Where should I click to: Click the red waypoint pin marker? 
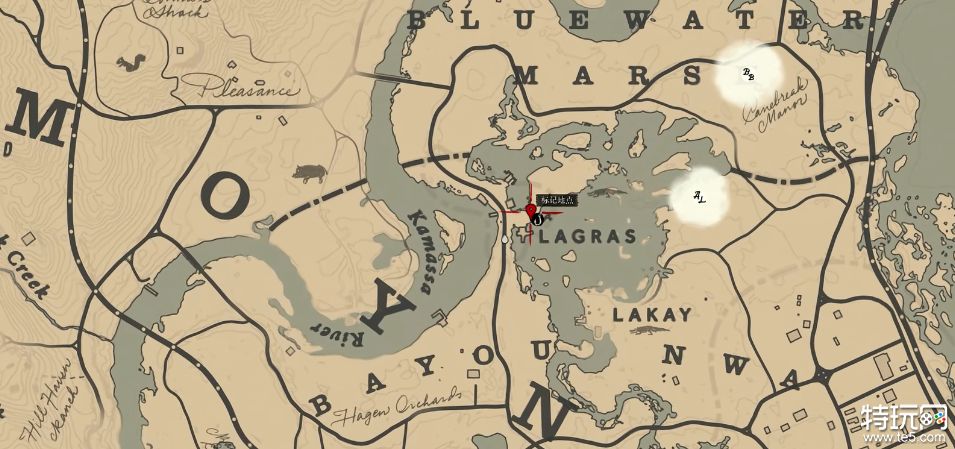(530, 208)
